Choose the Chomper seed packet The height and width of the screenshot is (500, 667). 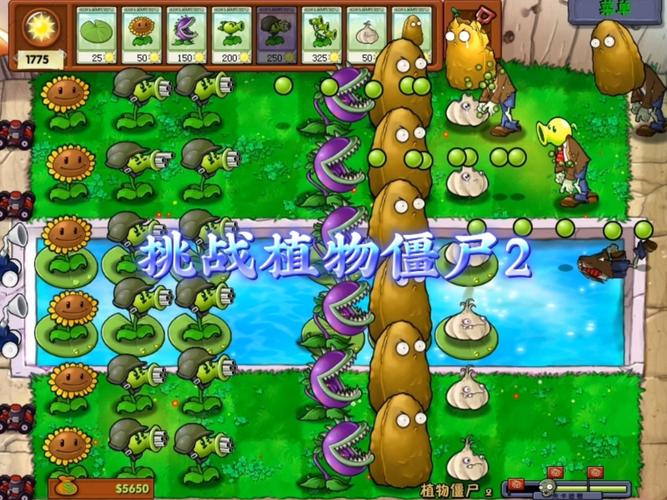coord(188,37)
